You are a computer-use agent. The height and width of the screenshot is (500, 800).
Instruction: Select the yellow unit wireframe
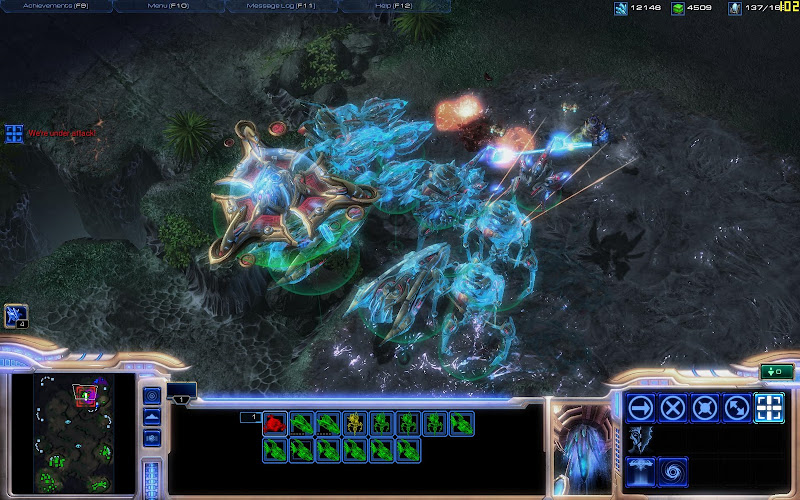354,423
